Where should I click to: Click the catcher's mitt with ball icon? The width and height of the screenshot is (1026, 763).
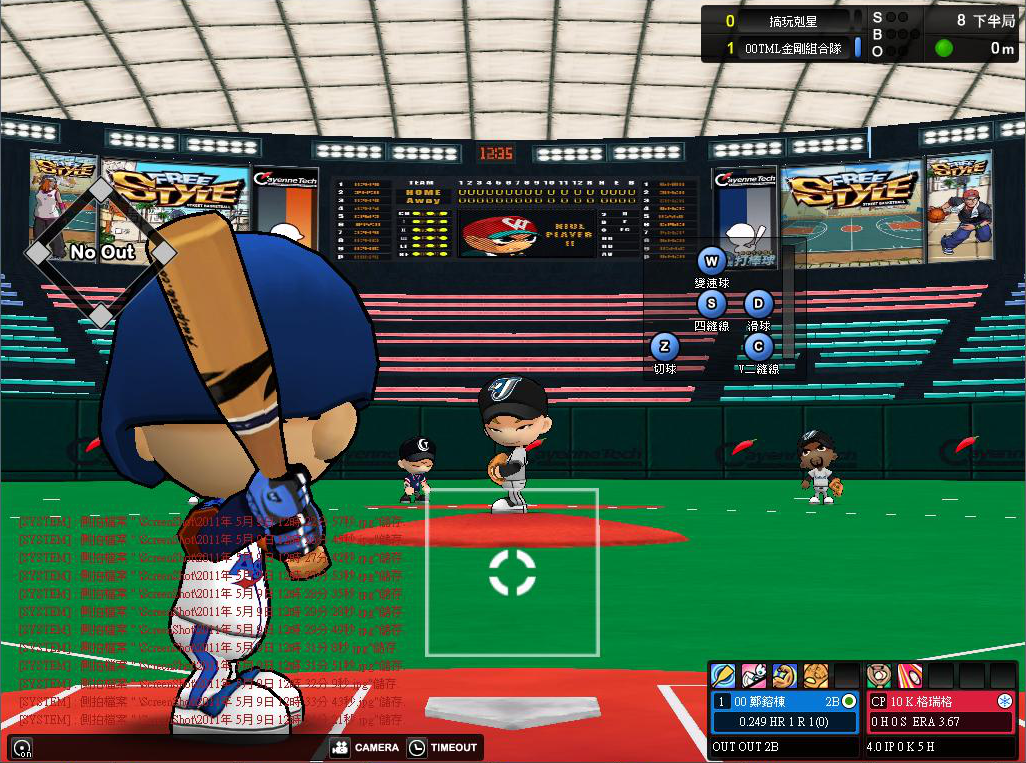(878, 675)
